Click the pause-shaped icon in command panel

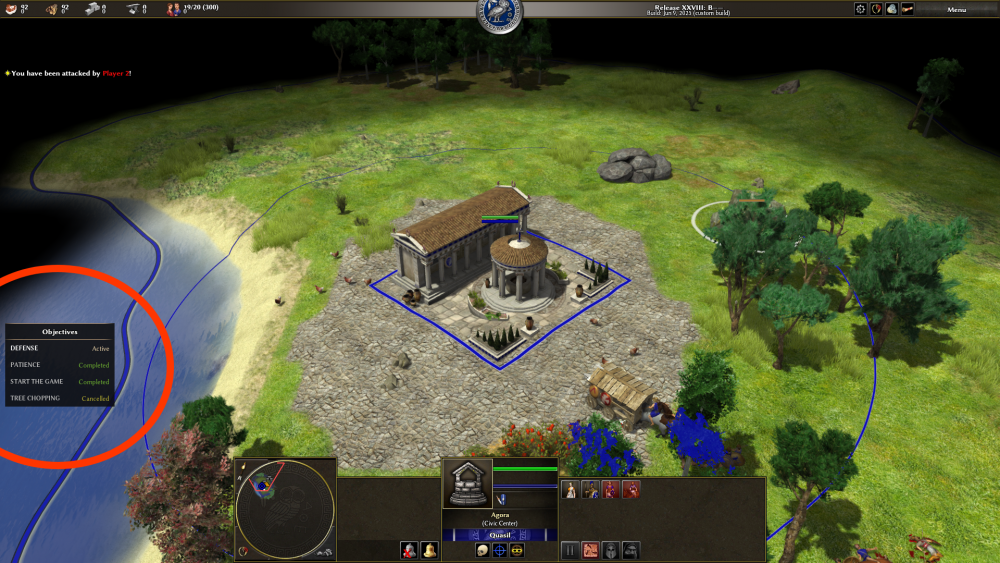tap(571, 550)
